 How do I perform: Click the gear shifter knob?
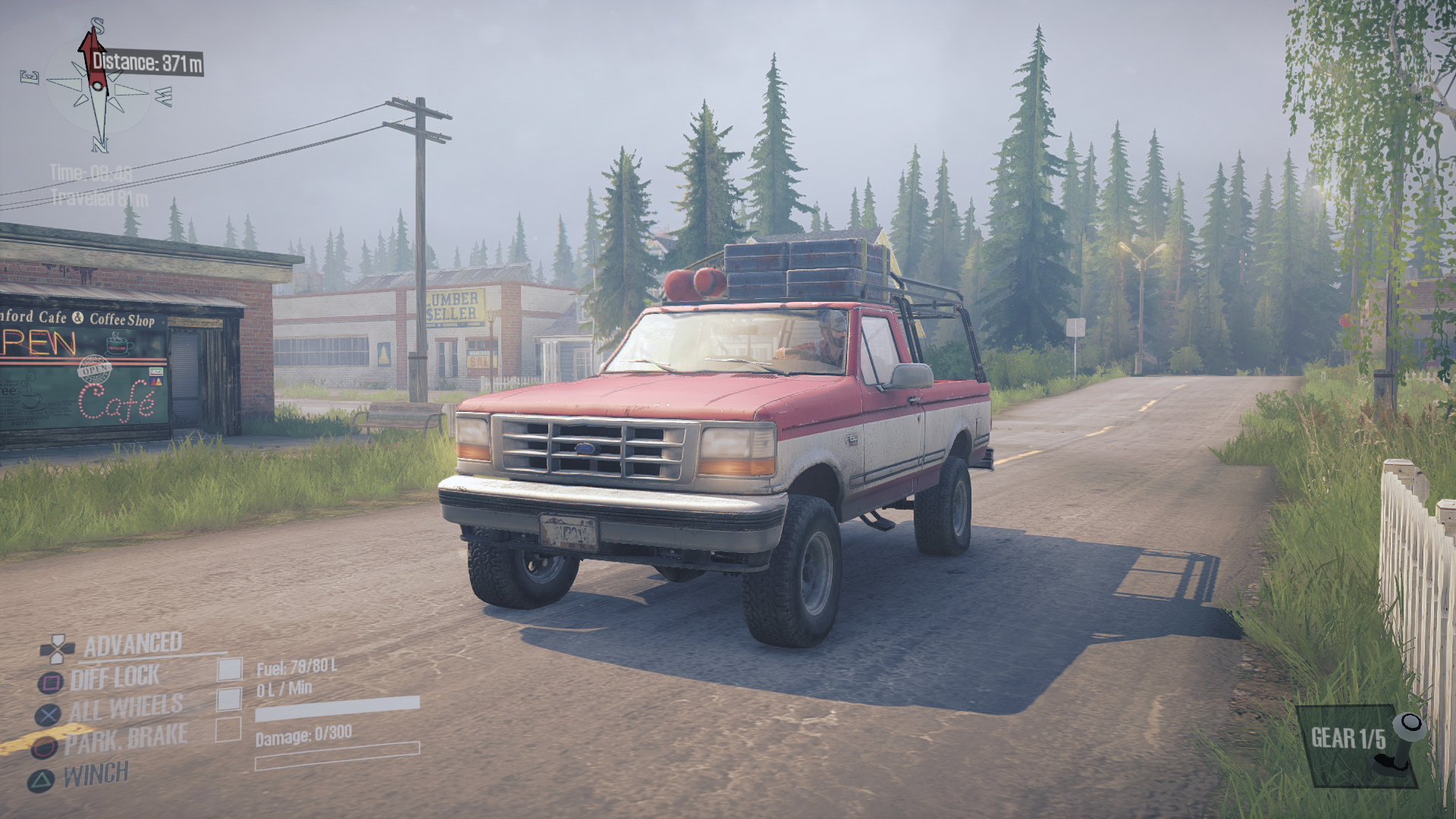1410,726
